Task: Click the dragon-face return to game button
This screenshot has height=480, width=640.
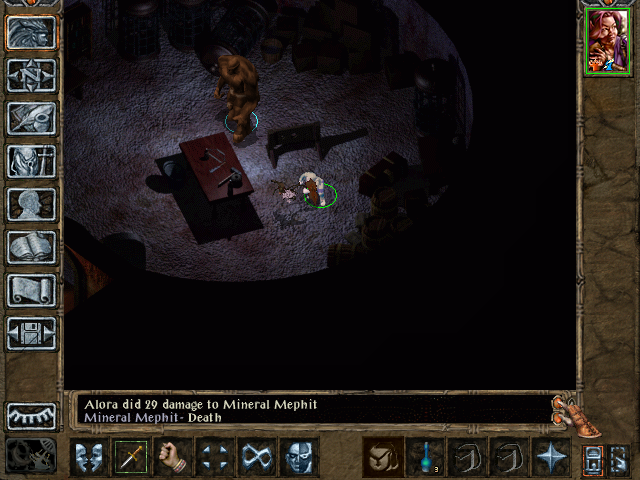Action: click(31, 32)
